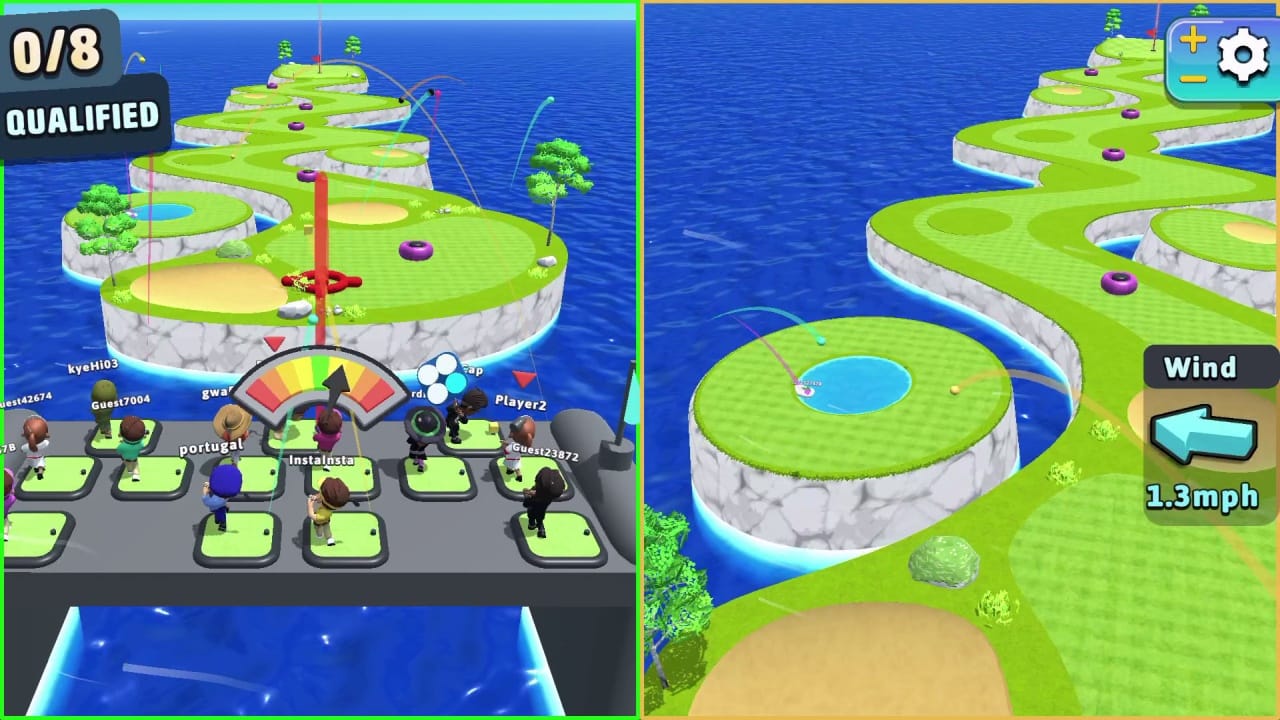Tap the power meter swing needle
The width and height of the screenshot is (1280, 720).
[335, 390]
